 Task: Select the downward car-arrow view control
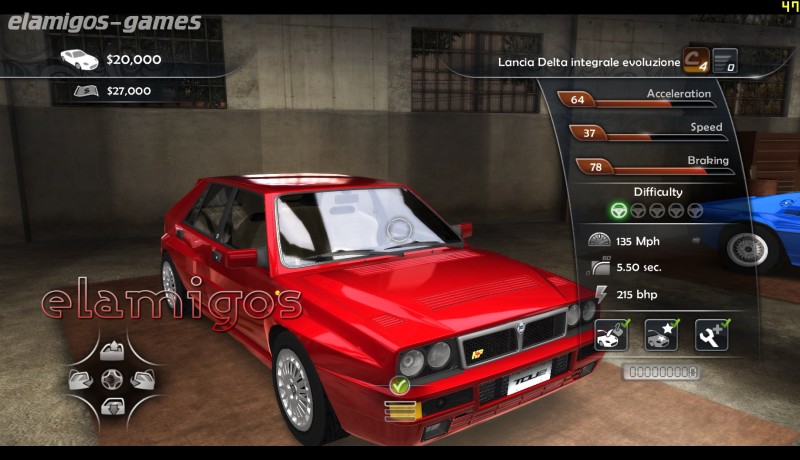pyautogui.click(x=111, y=406)
